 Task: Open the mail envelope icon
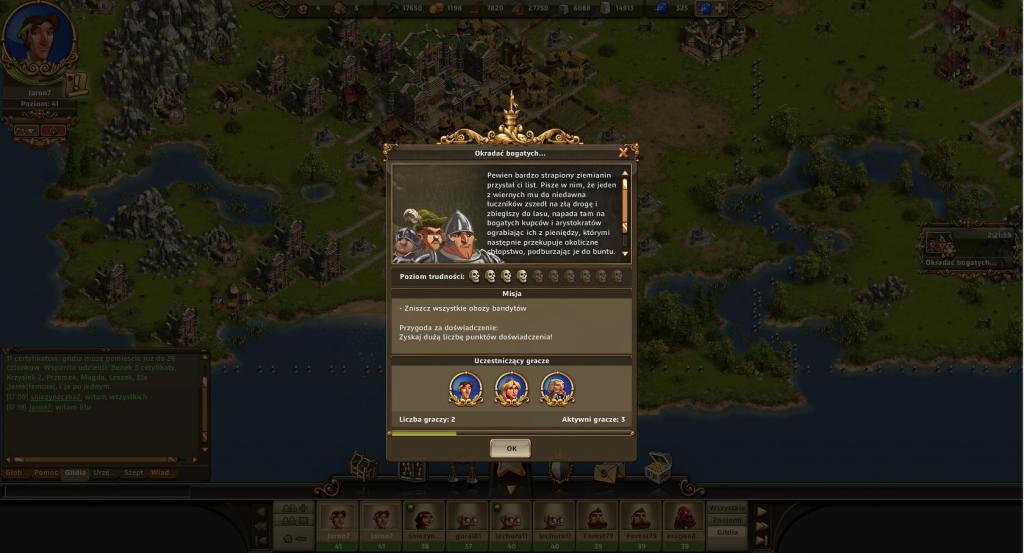tap(608, 471)
